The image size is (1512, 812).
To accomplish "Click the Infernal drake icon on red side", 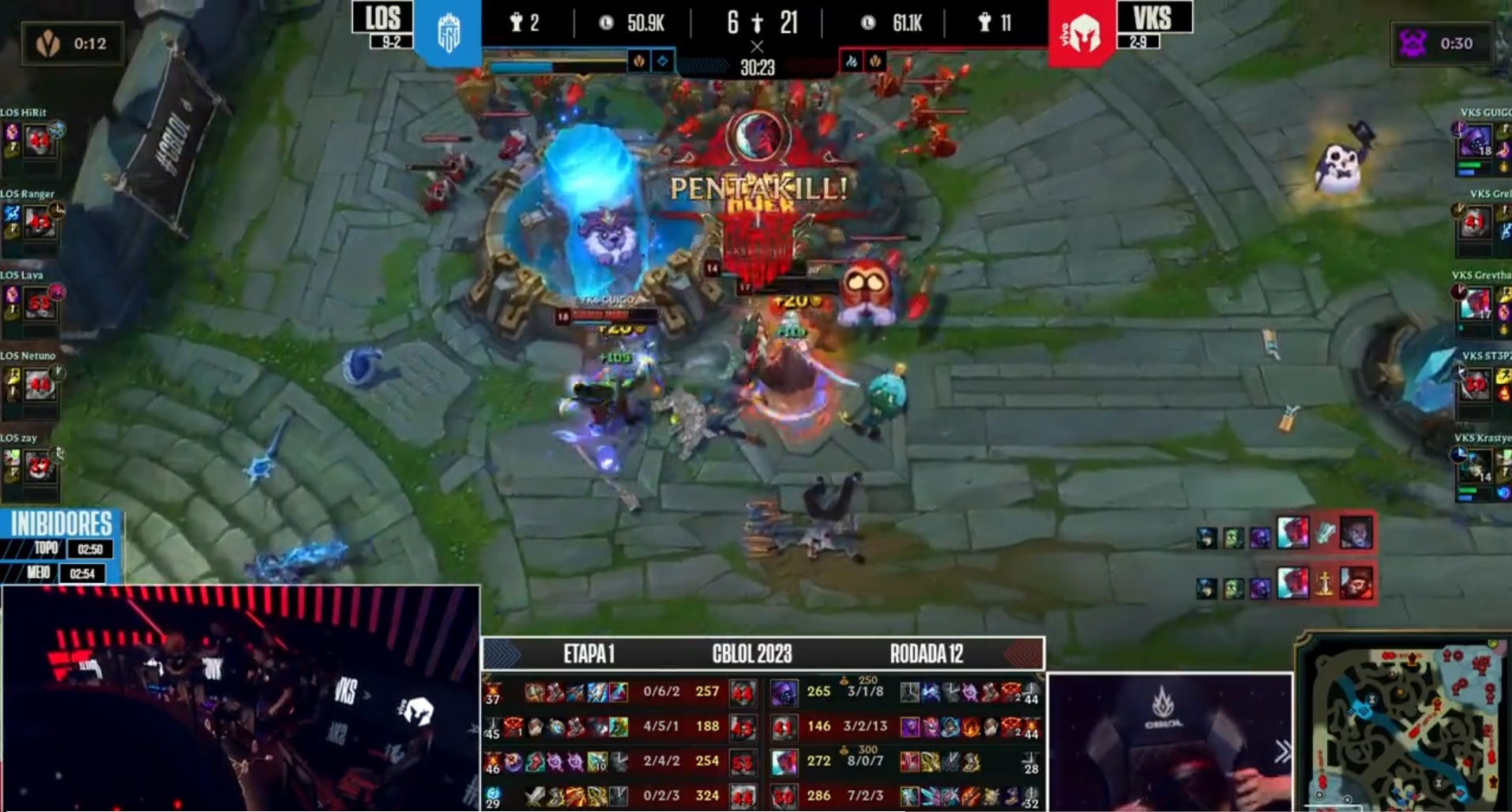I will click(x=852, y=62).
